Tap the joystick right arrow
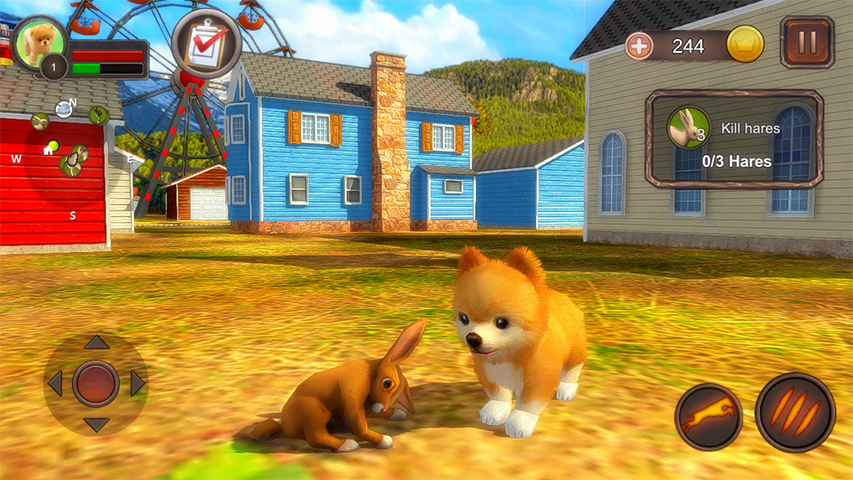The width and height of the screenshot is (853, 480). [x=138, y=383]
